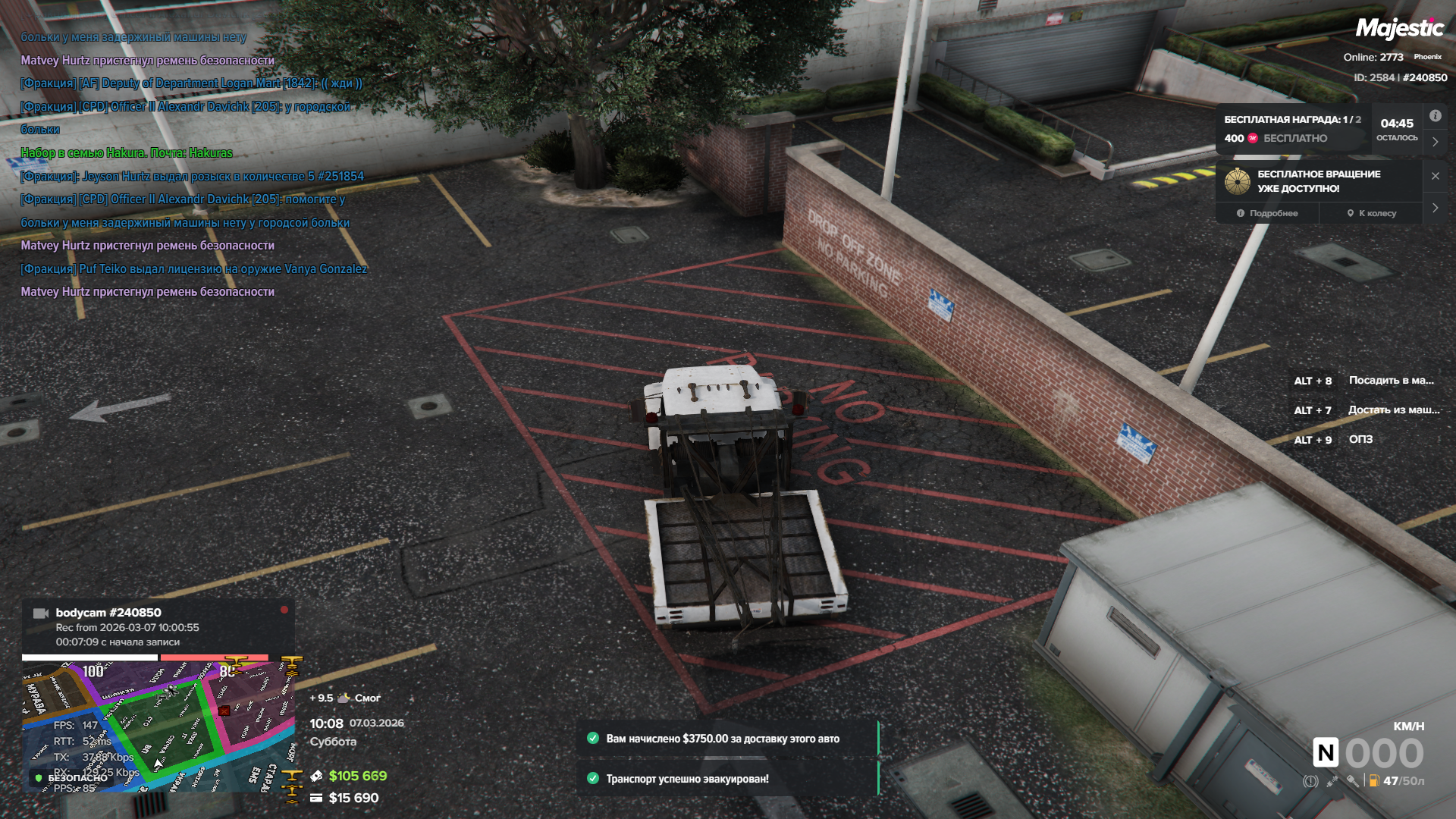Click the minimap
Screen dimensions: 1456x819
pyautogui.click(x=158, y=726)
